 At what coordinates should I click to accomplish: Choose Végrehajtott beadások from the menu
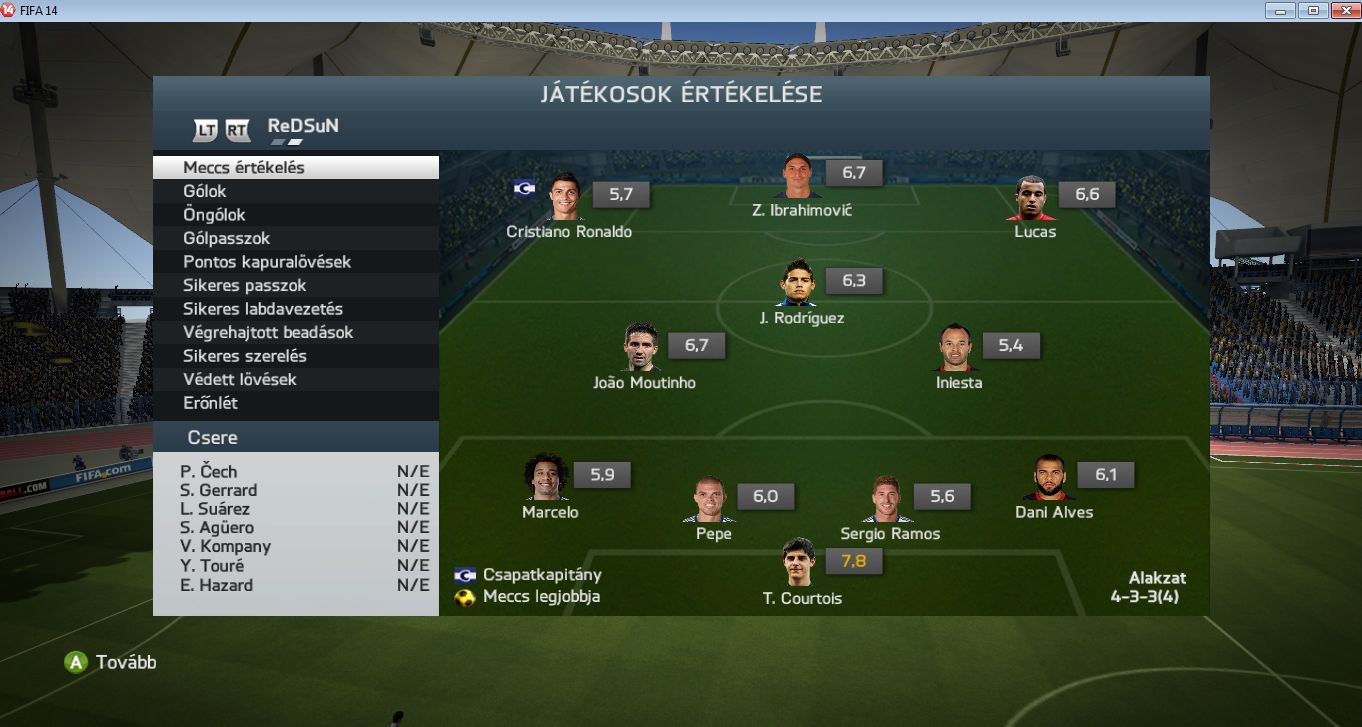tap(295, 332)
